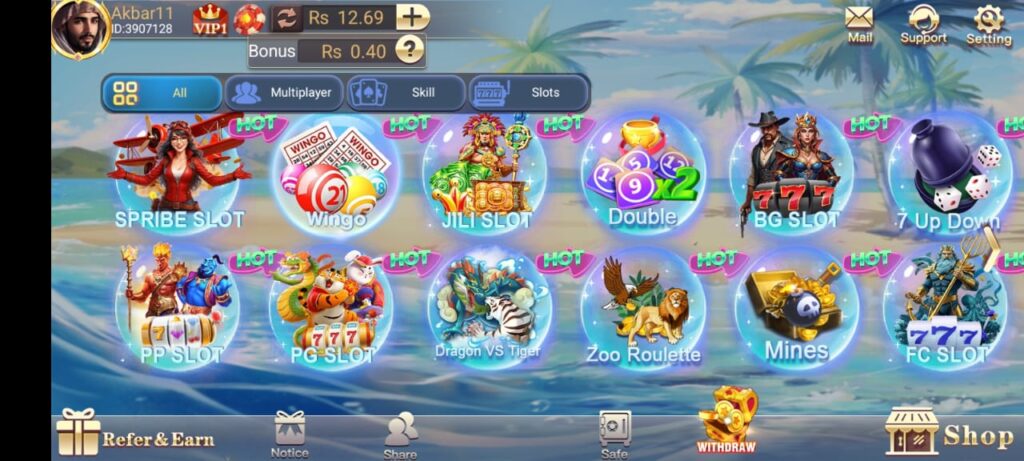Select the Slots category tab
Viewport: 1024px width, 461px height.
point(529,93)
